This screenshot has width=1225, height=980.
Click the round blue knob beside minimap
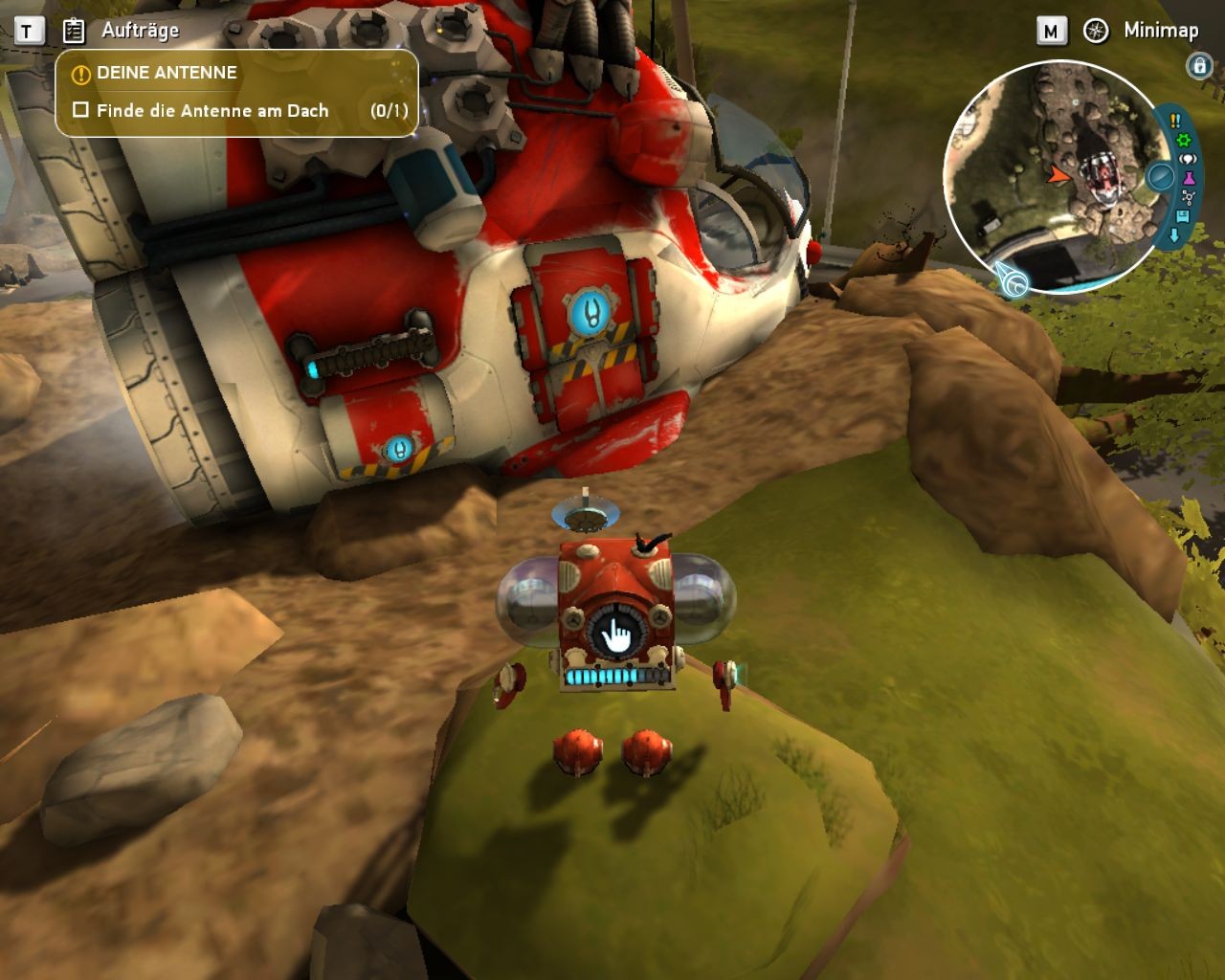(1160, 177)
